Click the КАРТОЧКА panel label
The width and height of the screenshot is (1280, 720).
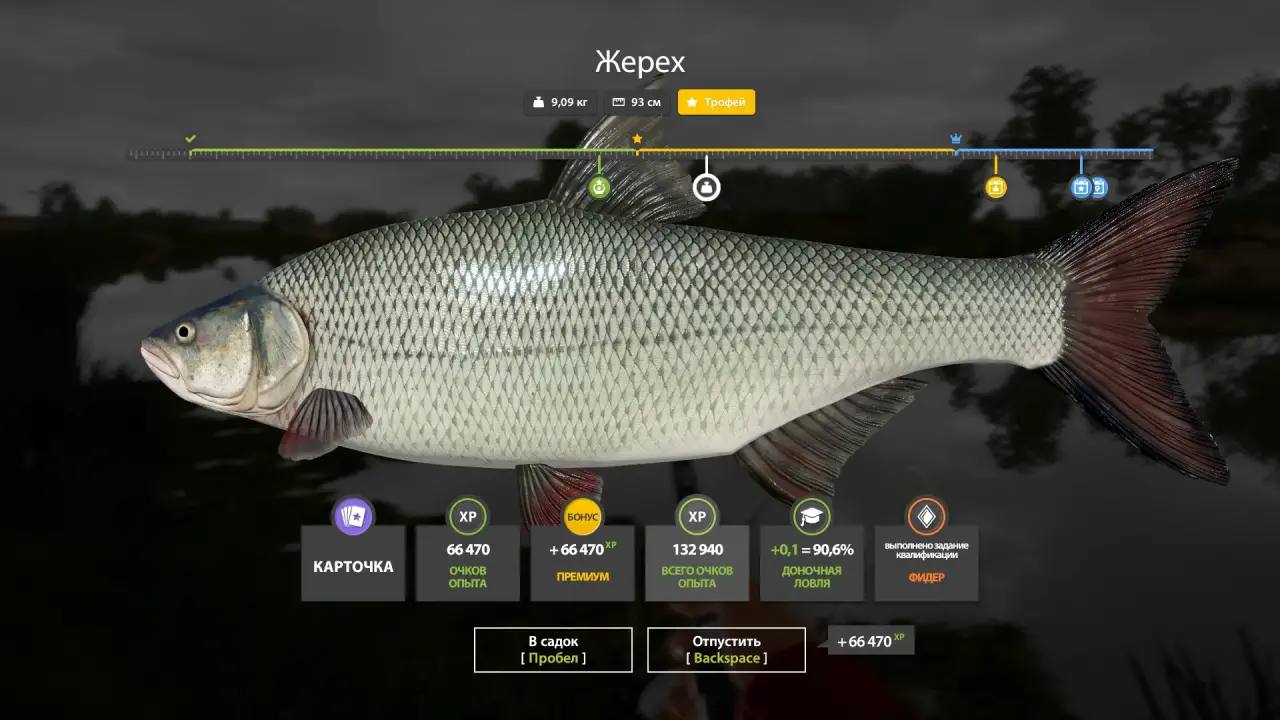click(x=353, y=565)
